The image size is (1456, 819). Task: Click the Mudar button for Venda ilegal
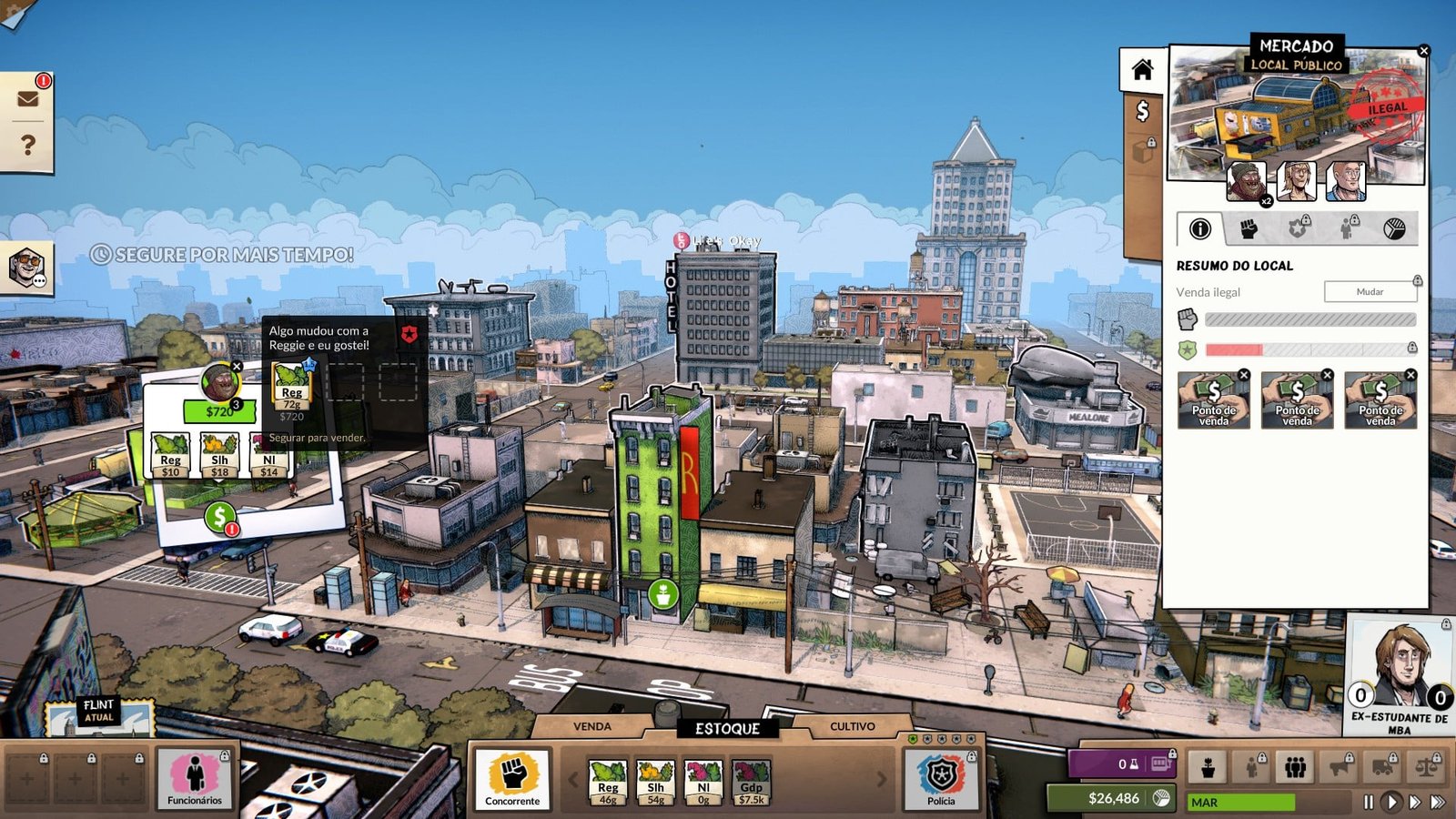1370,291
